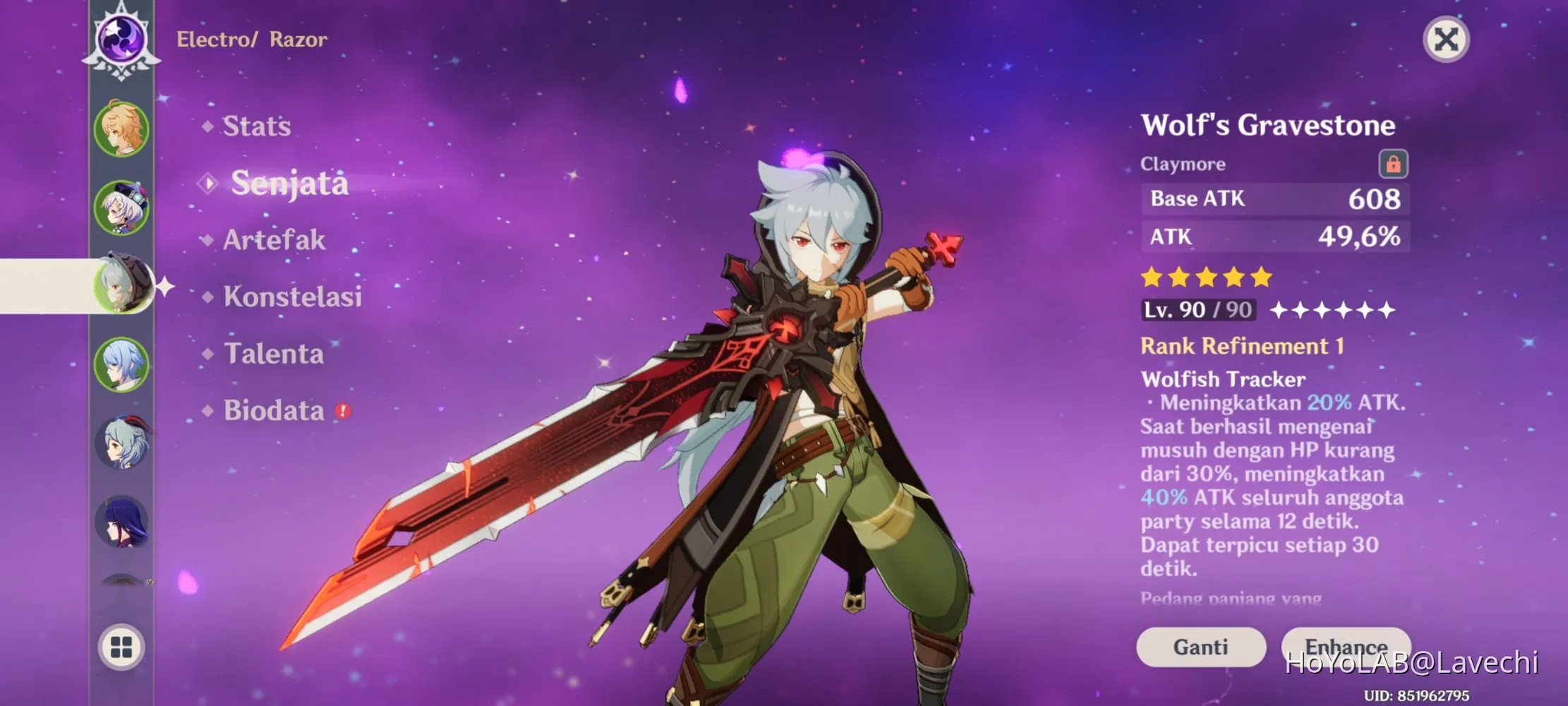The width and height of the screenshot is (1568, 706).
Task: Click the Lv. 90/90 level indicator
Action: pos(1198,309)
